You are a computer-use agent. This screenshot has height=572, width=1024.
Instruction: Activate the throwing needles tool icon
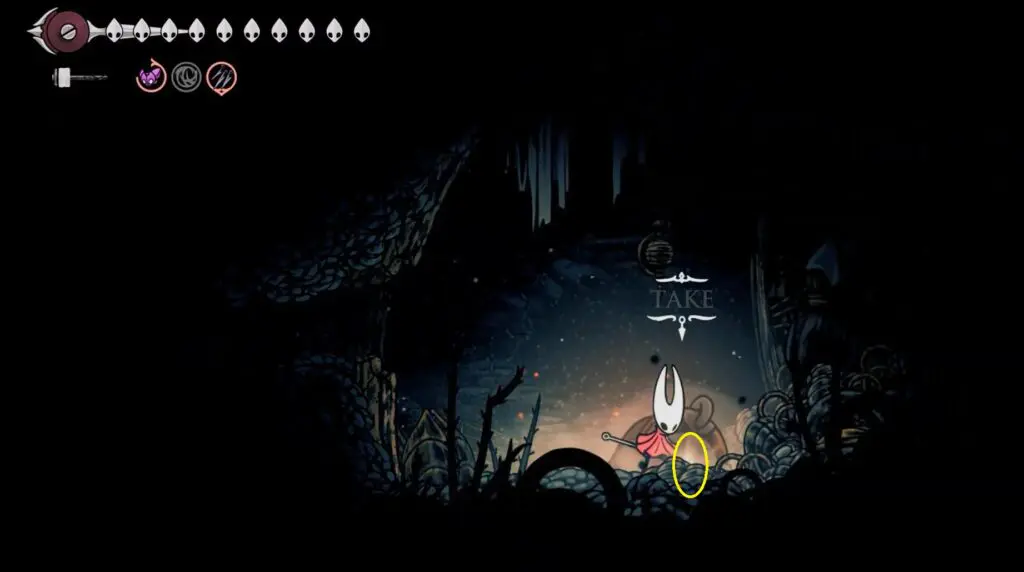pyautogui.click(x=221, y=77)
